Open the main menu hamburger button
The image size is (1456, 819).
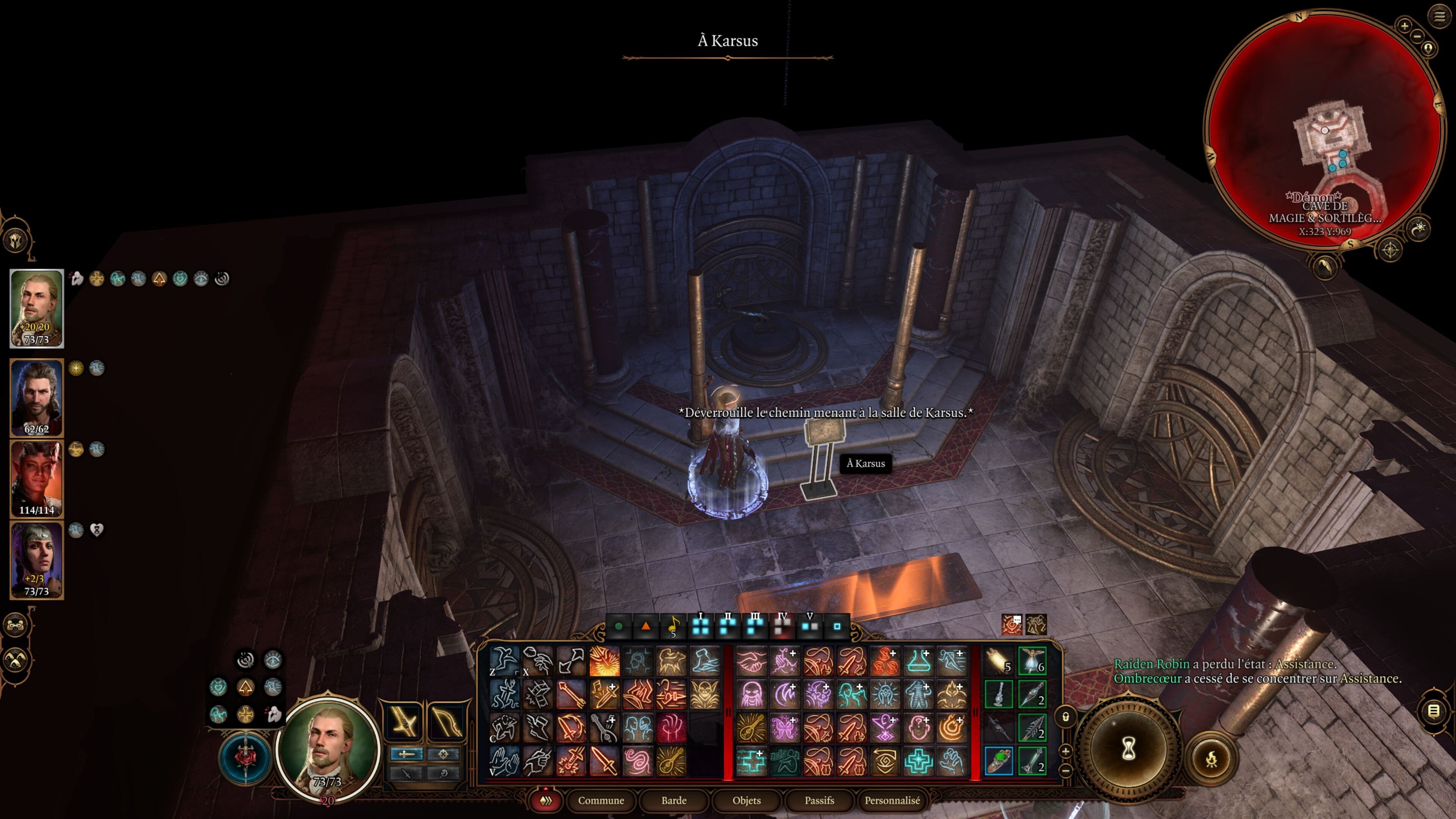tap(1439, 16)
